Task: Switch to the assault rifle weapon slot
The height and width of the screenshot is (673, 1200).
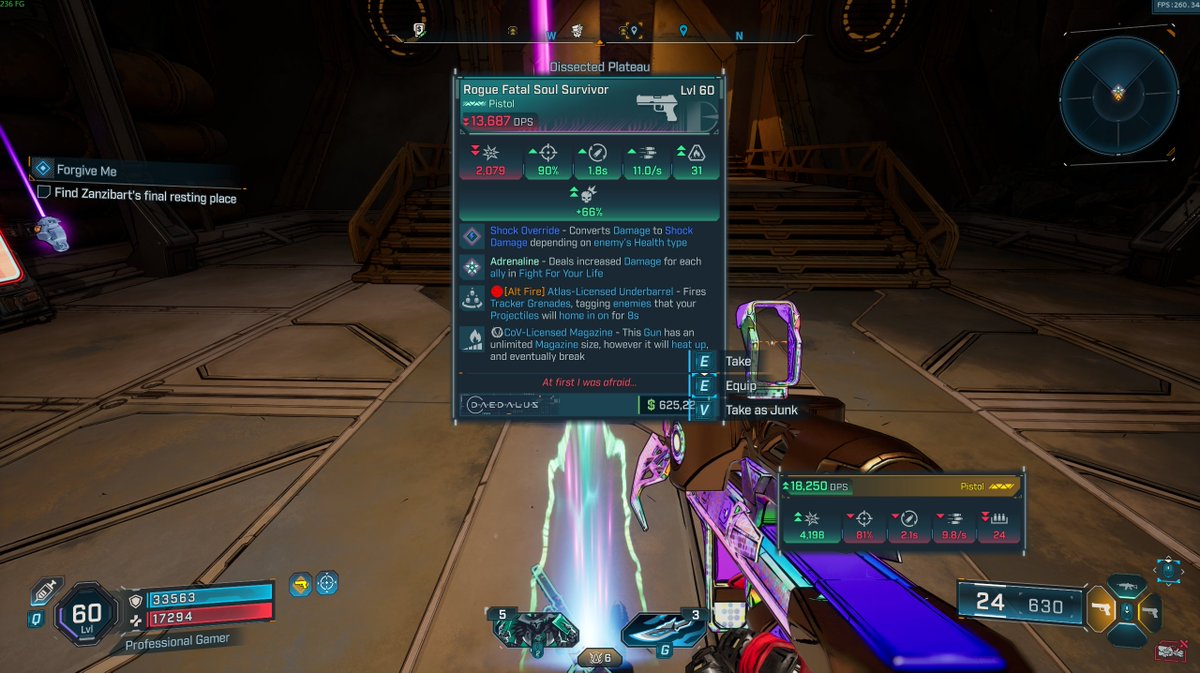Action: tap(1127, 586)
